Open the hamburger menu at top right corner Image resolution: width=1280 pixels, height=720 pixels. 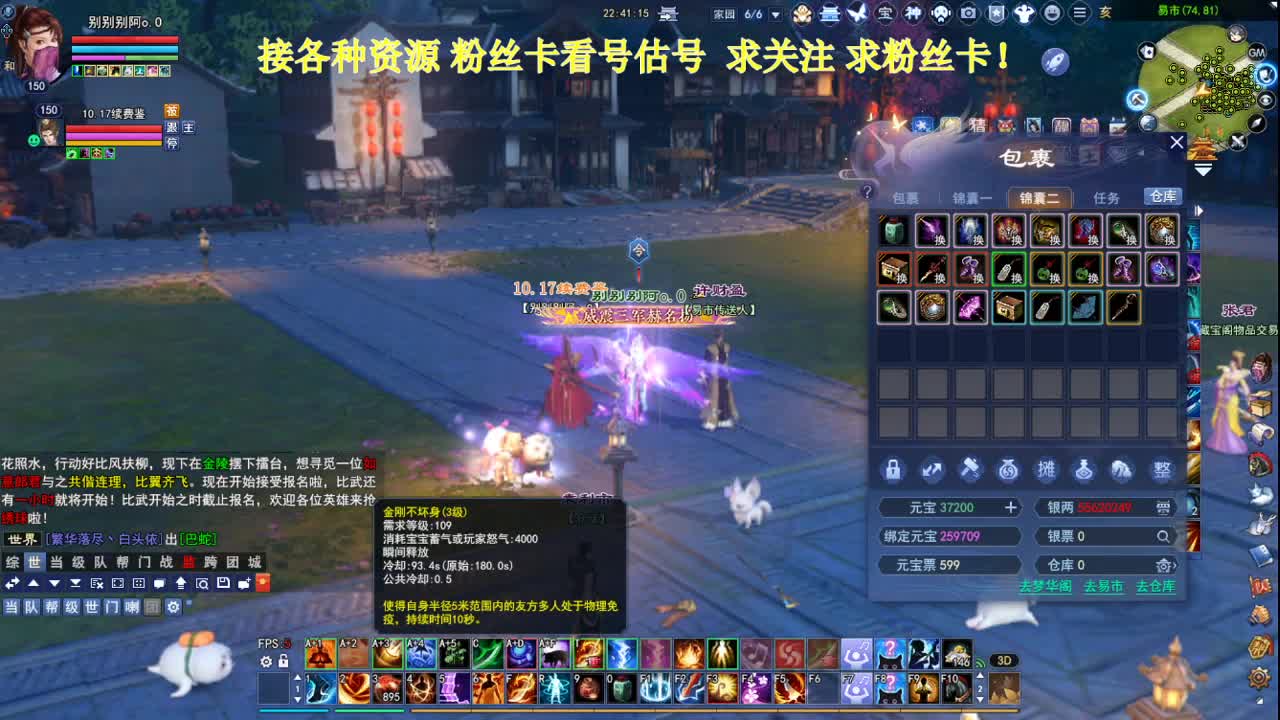click(x=1080, y=13)
